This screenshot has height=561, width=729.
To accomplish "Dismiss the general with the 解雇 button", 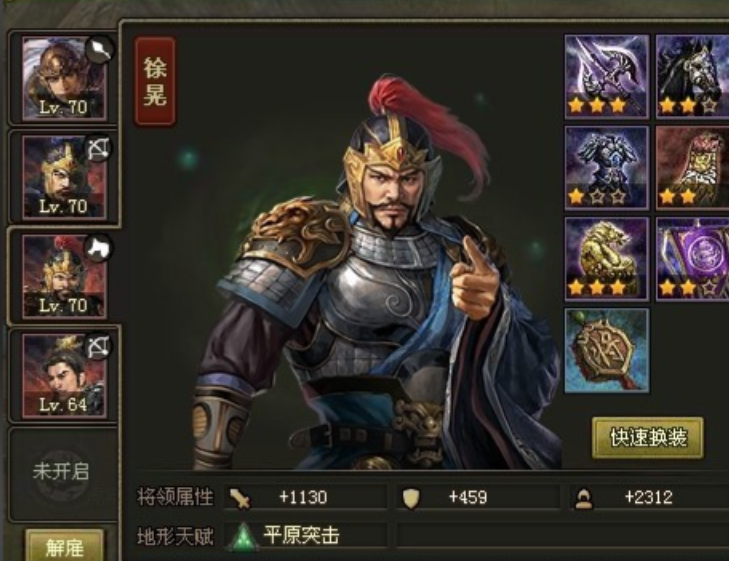I will pyautogui.click(x=63, y=547).
